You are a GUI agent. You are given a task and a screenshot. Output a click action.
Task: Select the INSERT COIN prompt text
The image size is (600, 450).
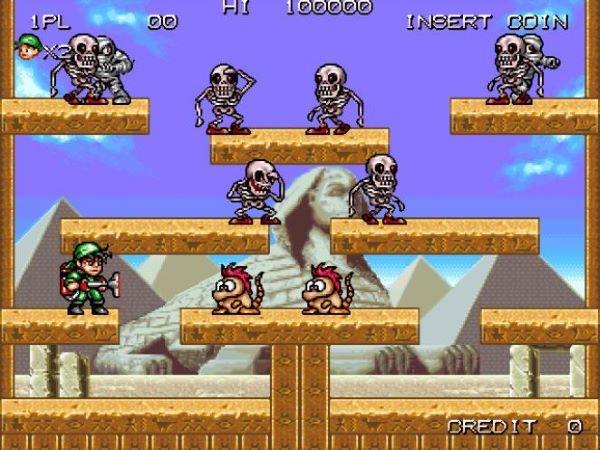487,22
